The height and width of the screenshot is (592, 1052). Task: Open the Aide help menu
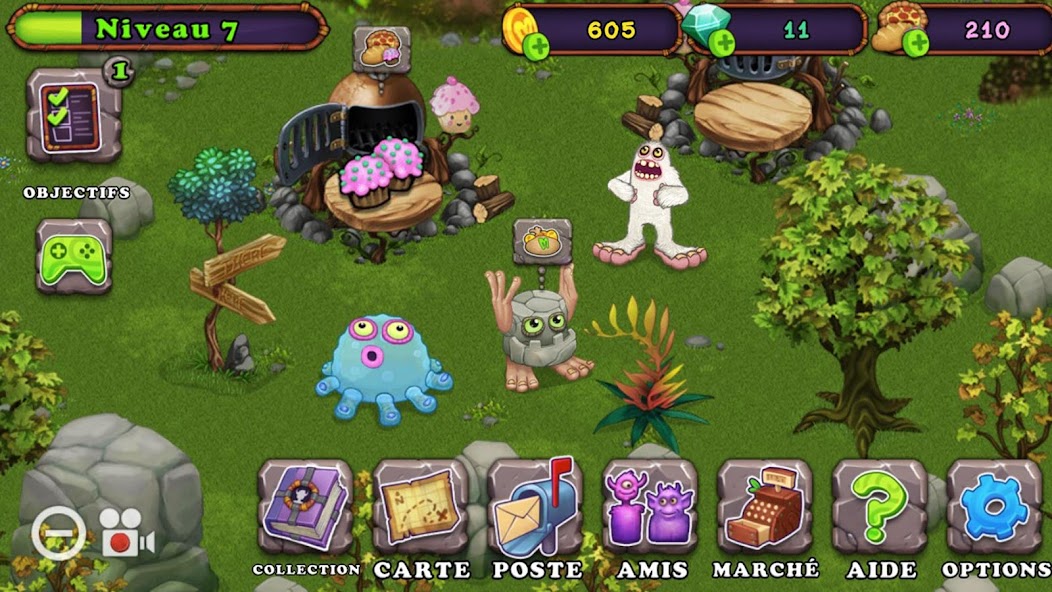click(880, 507)
